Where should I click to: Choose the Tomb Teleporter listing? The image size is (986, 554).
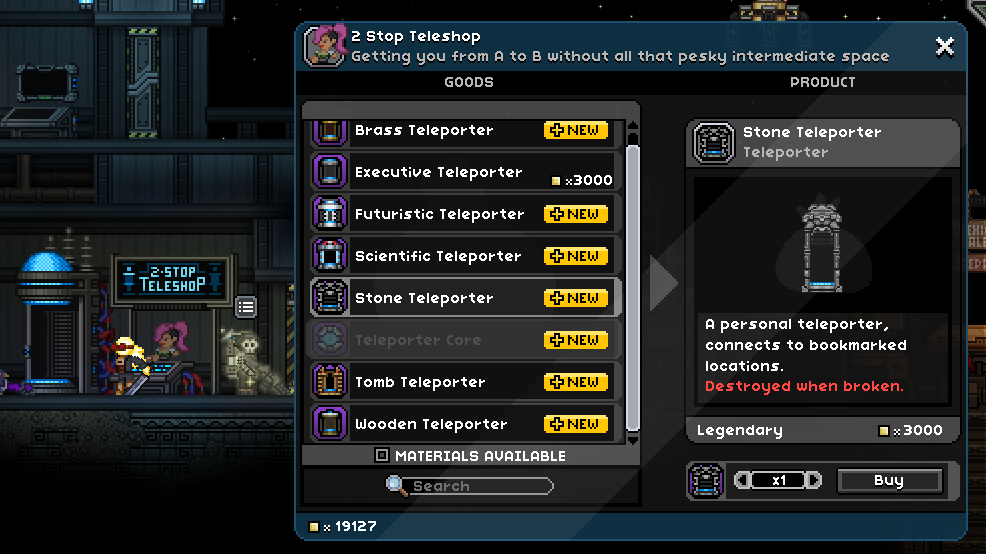[x=462, y=382]
